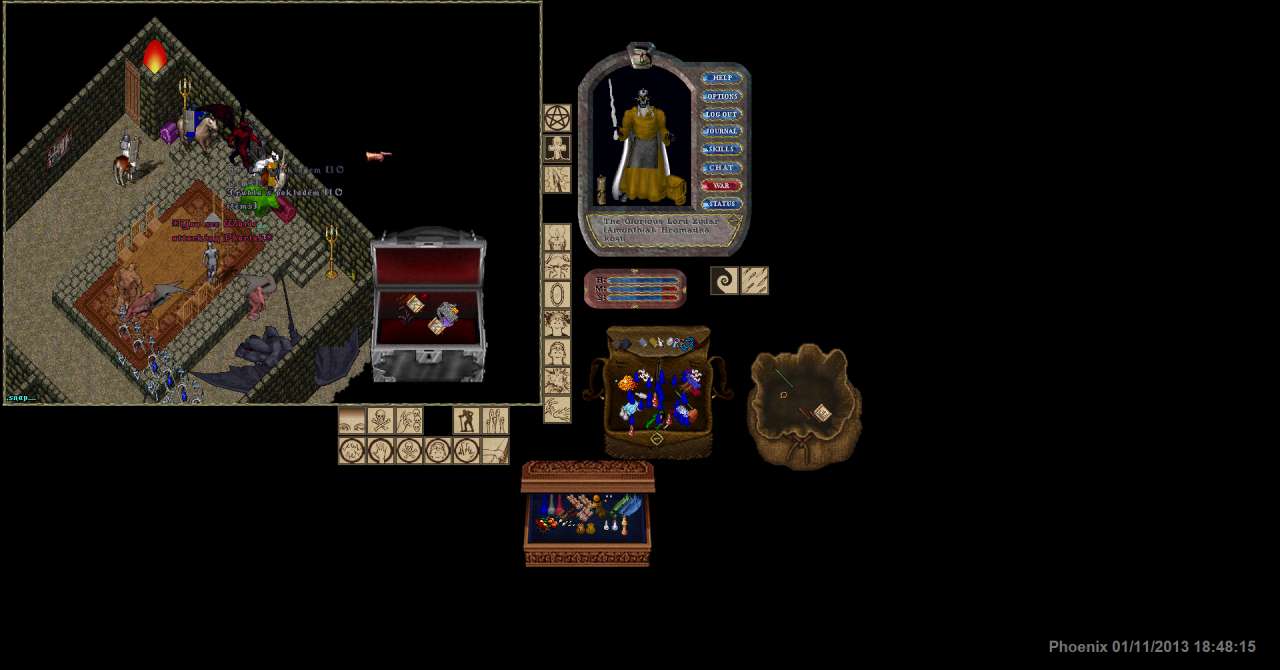Click the Log Out button
This screenshot has height=670, width=1280.
721,114
